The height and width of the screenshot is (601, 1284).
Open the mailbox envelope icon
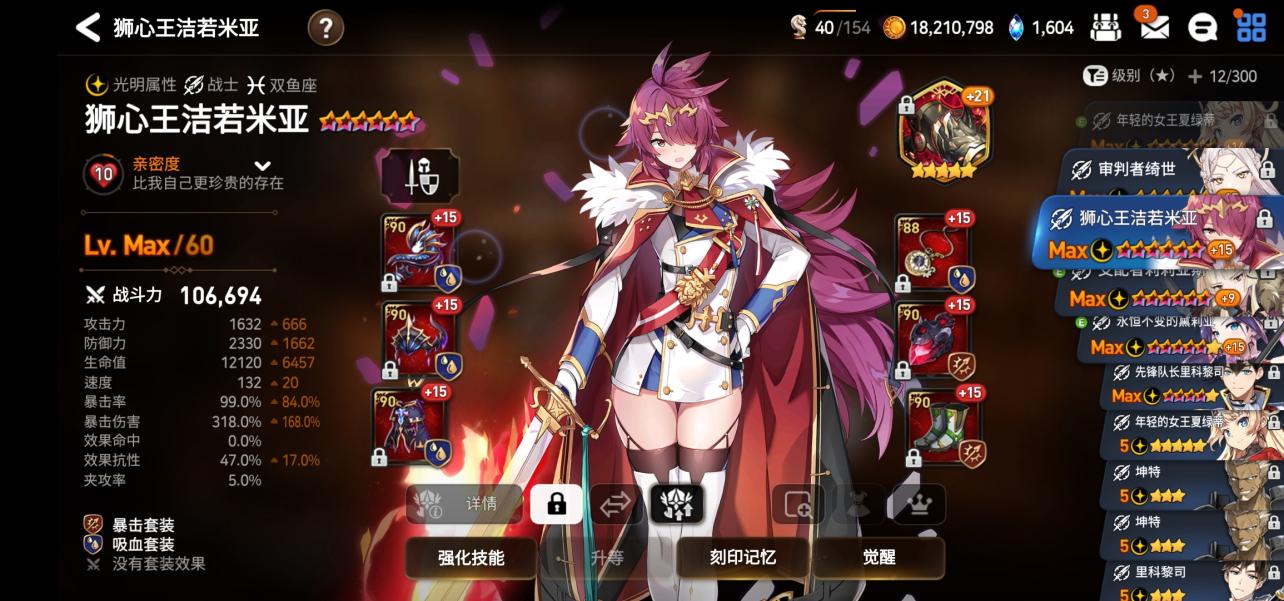pos(1154,28)
